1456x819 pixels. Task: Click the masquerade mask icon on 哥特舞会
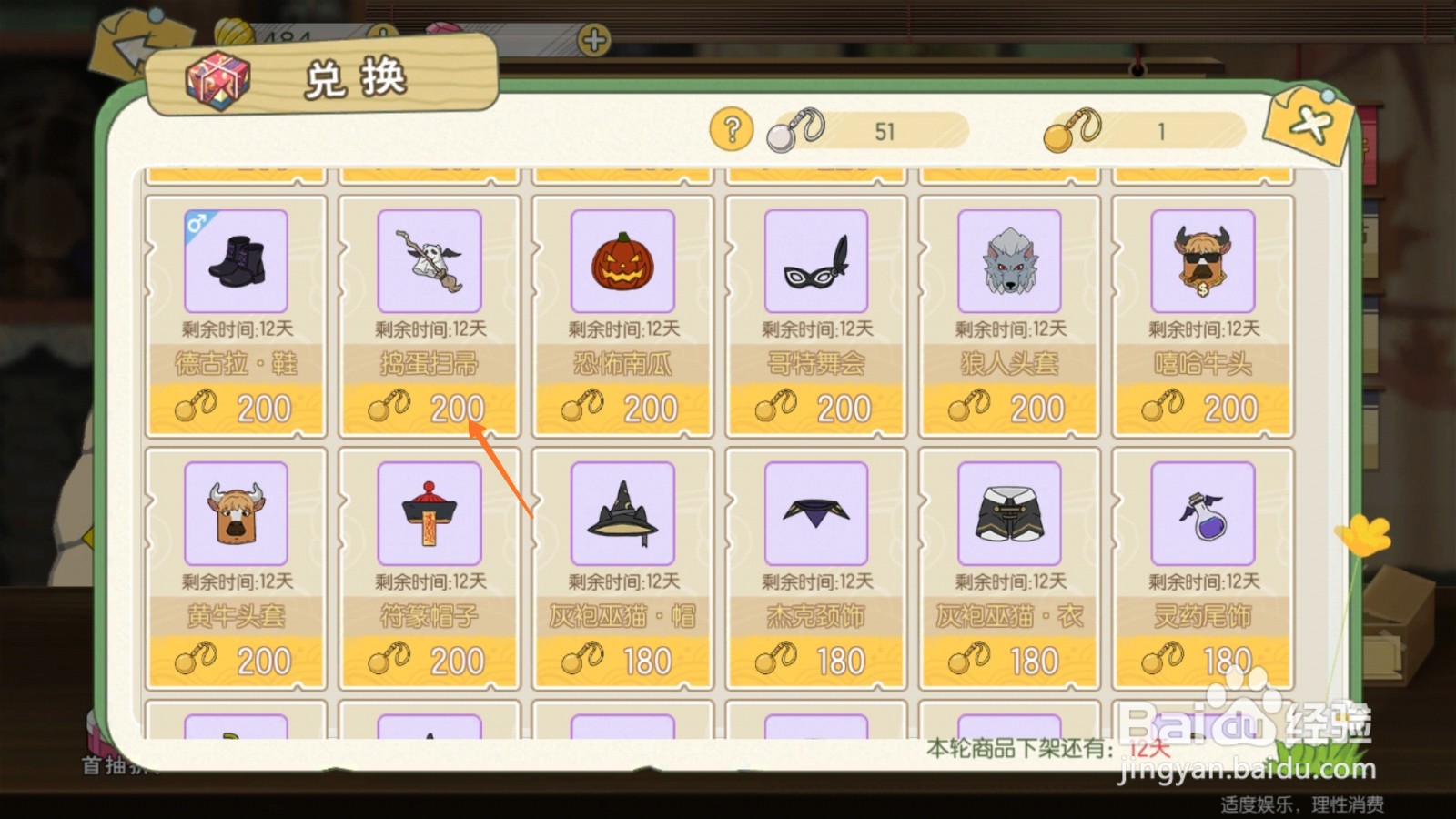[x=815, y=261]
